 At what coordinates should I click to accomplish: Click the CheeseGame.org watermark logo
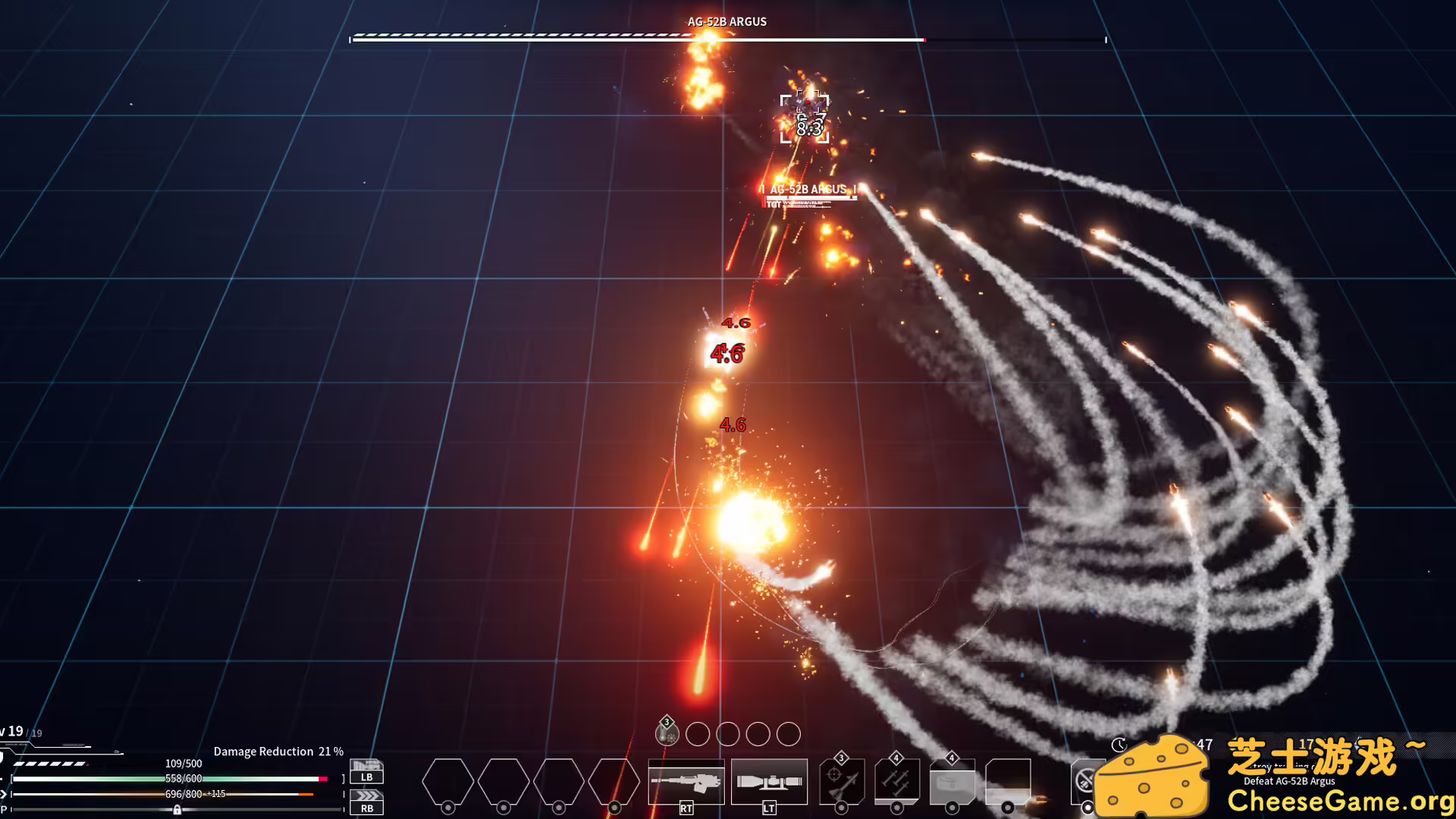(x=1274, y=777)
